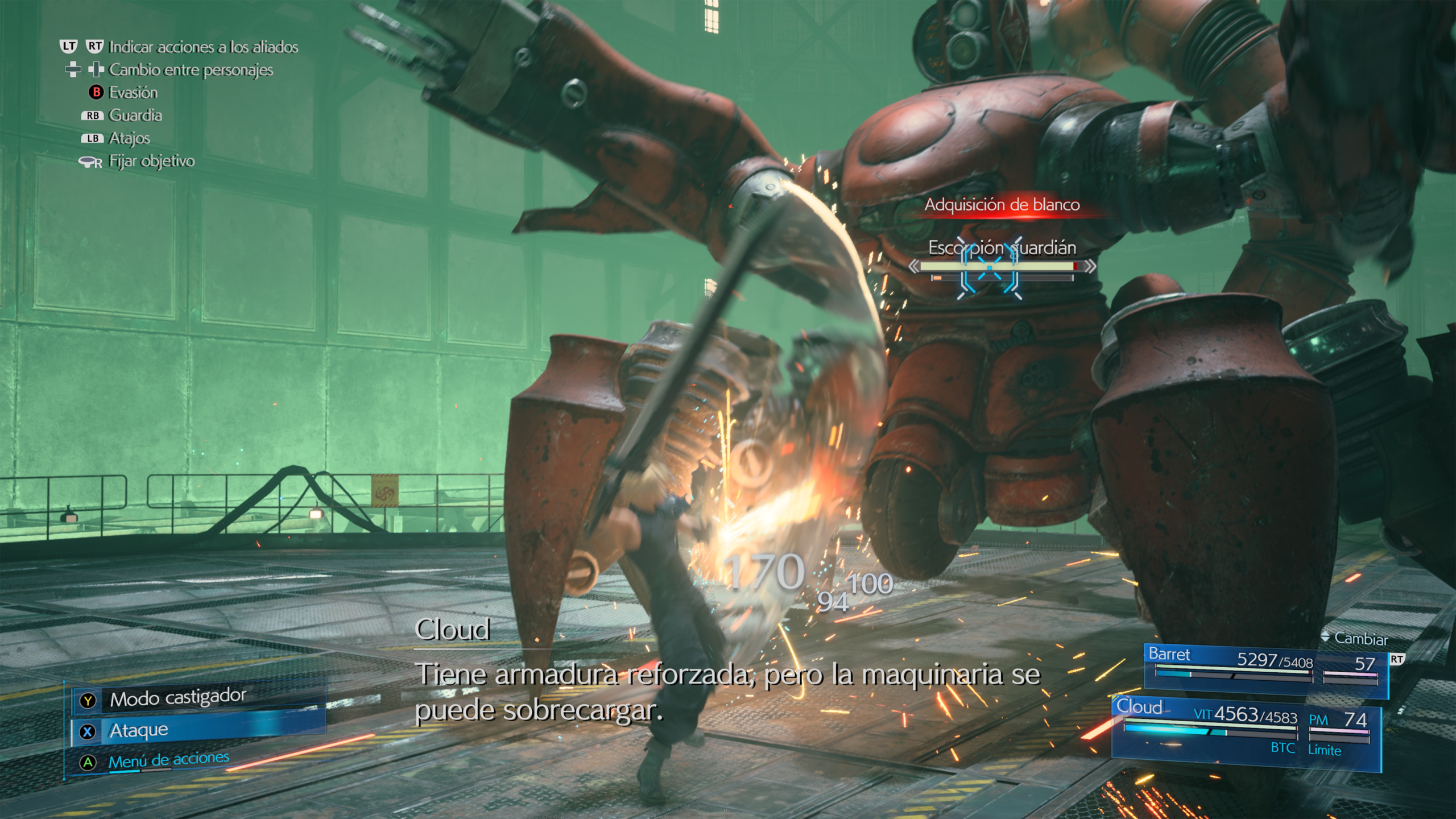1456x819 pixels.
Task: Target the Escorpión guardián enemy marker
Action: coord(990,267)
